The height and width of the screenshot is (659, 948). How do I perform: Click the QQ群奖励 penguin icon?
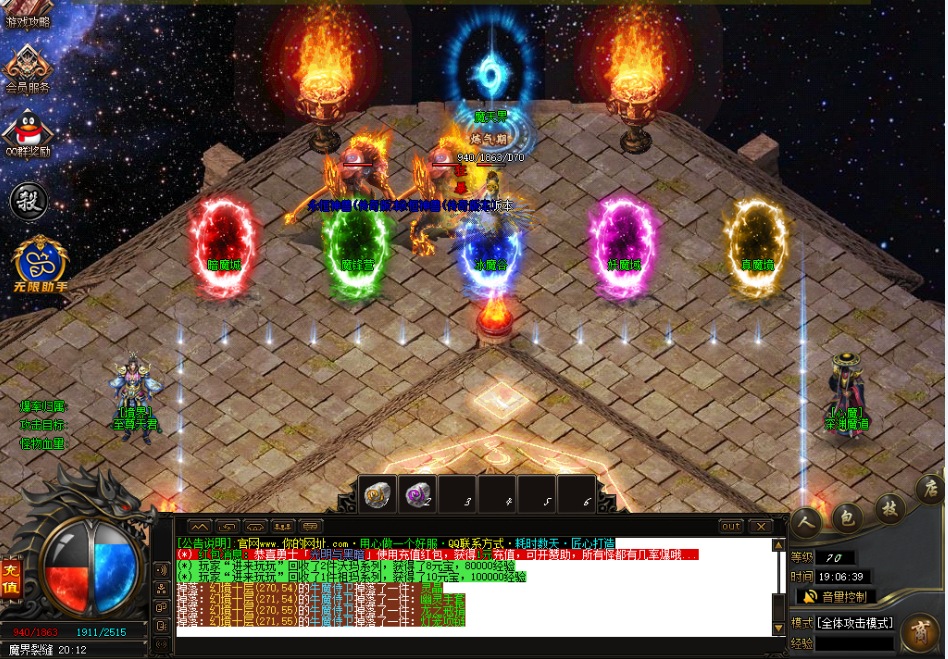point(27,131)
